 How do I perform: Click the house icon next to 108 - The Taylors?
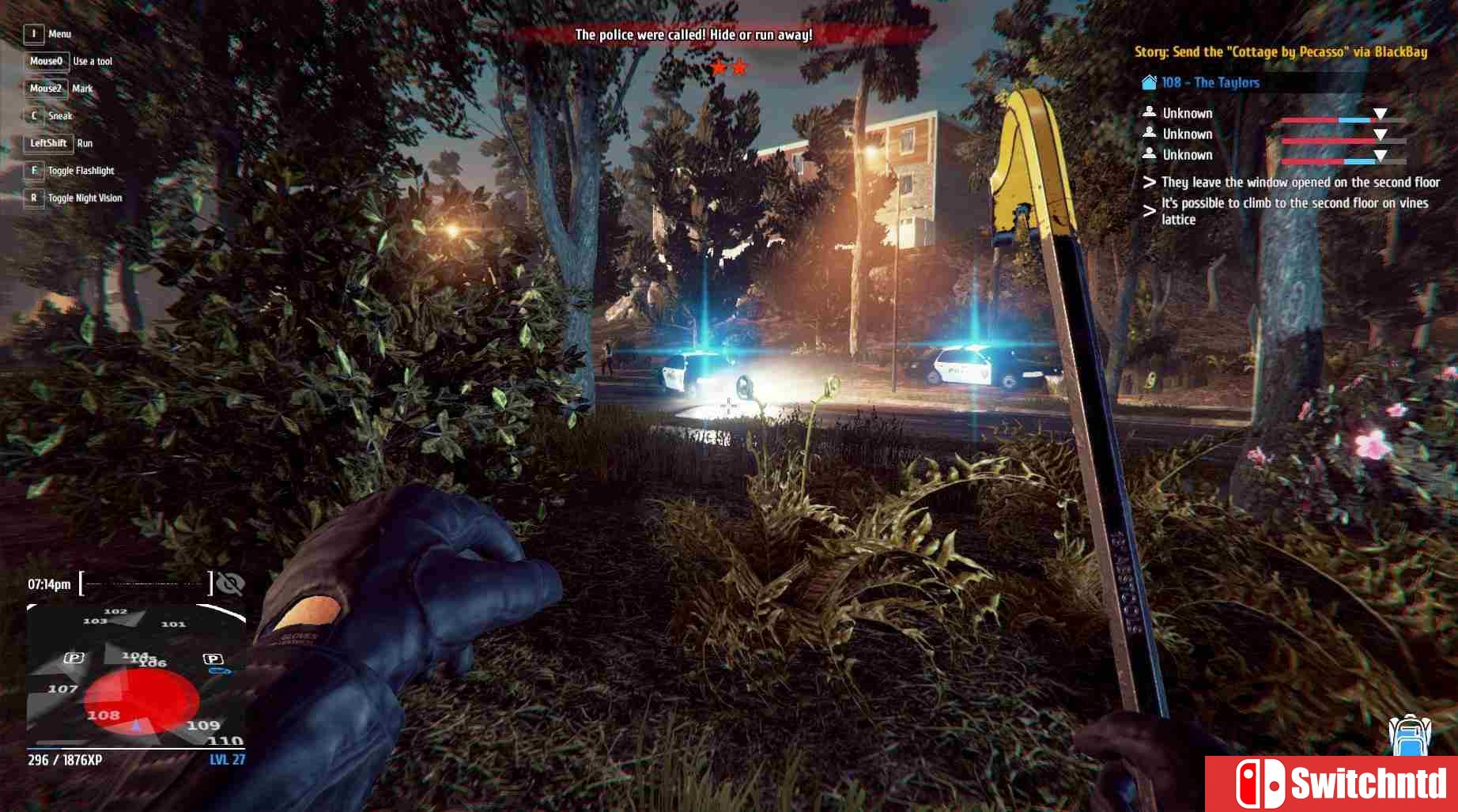(1148, 81)
